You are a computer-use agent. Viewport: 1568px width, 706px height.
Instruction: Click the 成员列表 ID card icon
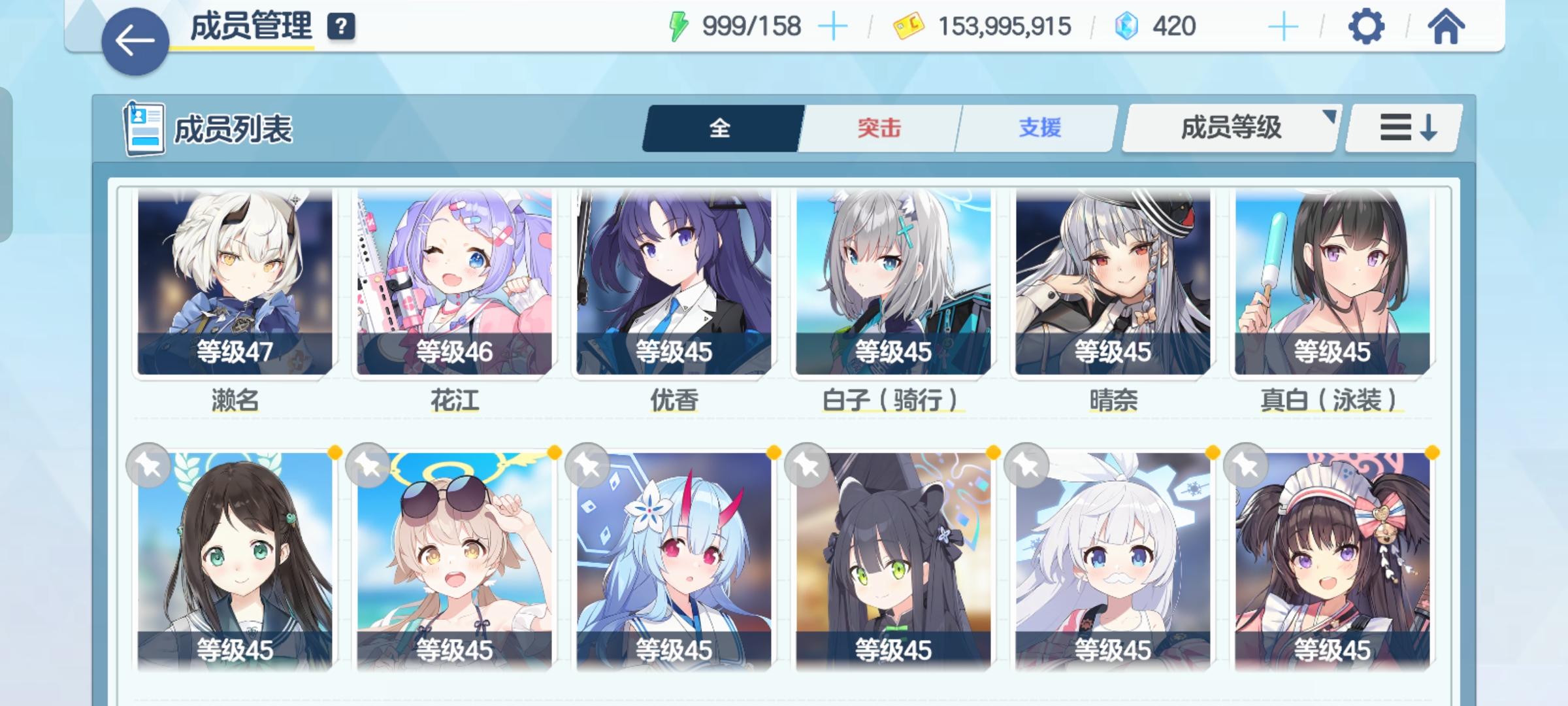click(x=145, y=129)
